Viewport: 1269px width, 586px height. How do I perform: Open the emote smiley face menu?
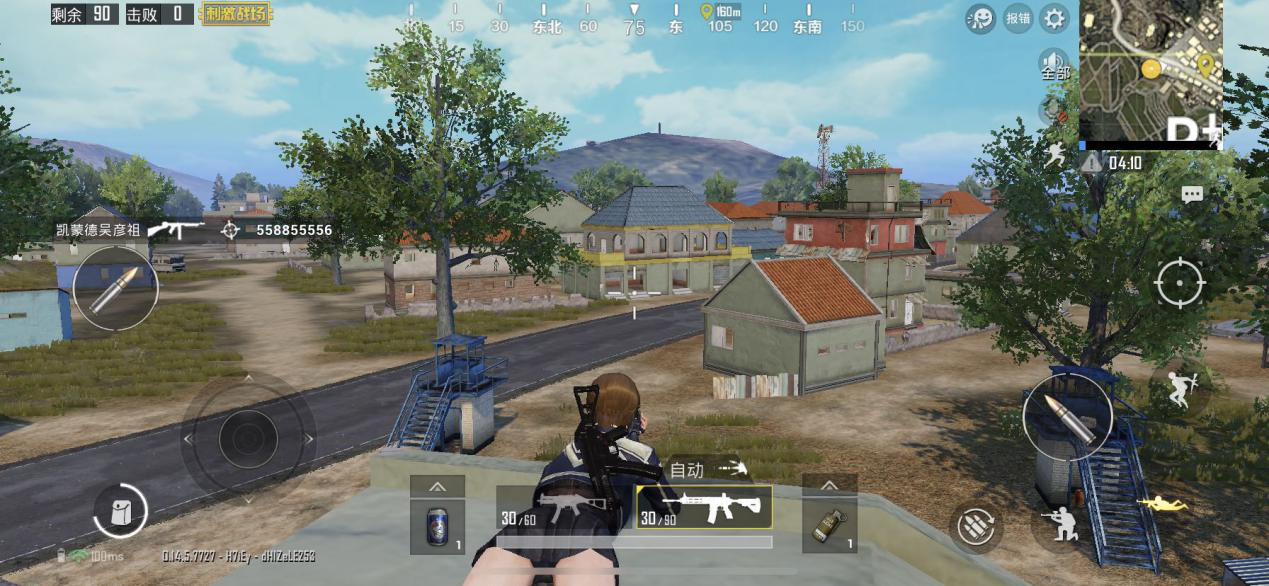980,18
